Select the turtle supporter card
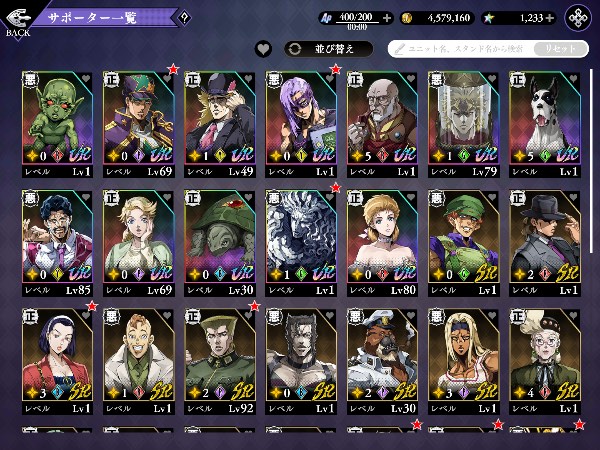The height and width of the screenshot is (450, 600). (x=221, y=241)
